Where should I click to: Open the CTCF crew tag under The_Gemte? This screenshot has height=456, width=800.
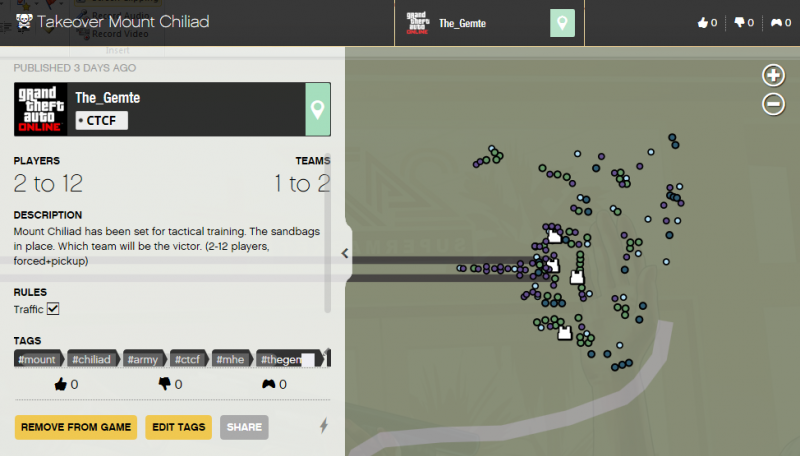102,120
